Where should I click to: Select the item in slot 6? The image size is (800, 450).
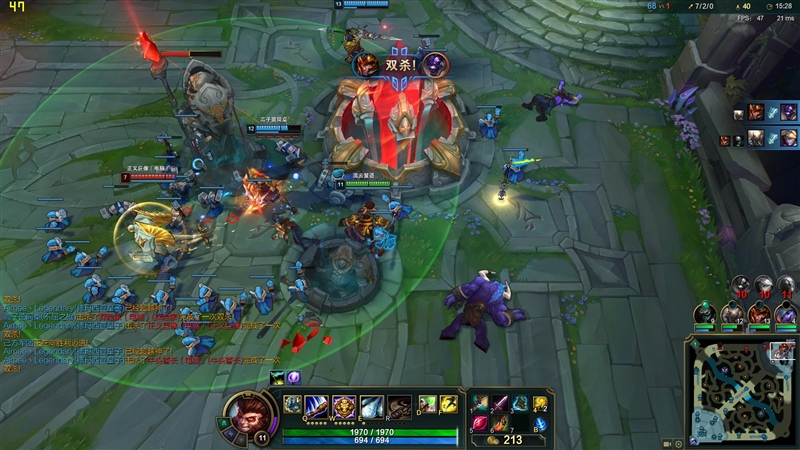point(500,423)
